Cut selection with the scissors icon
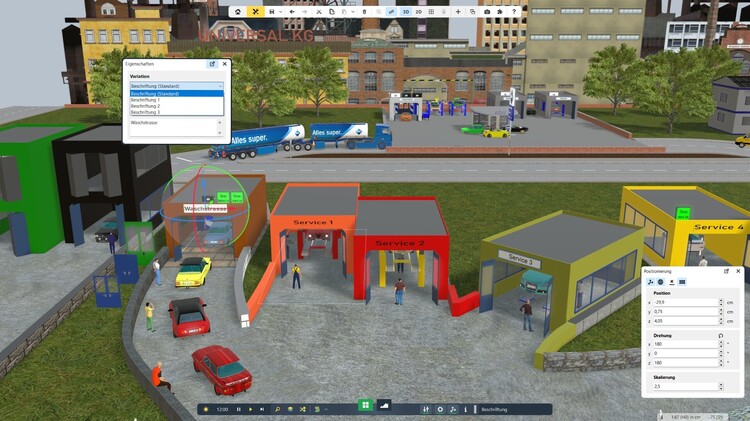Image resolution: width=750 pixels, height=421 pixels. click(318, 11)
